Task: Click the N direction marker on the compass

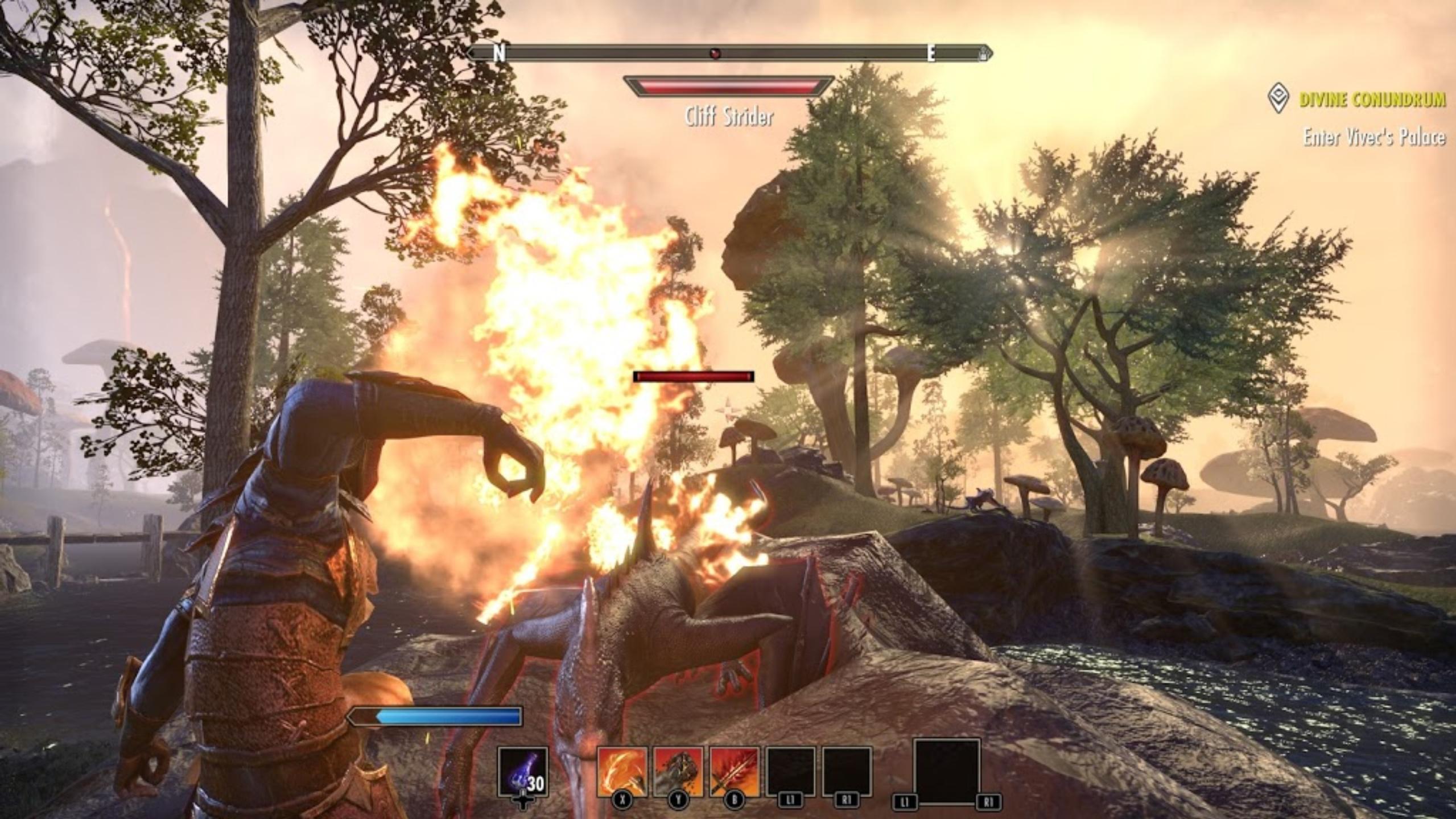Action: (x=501, y=52)
